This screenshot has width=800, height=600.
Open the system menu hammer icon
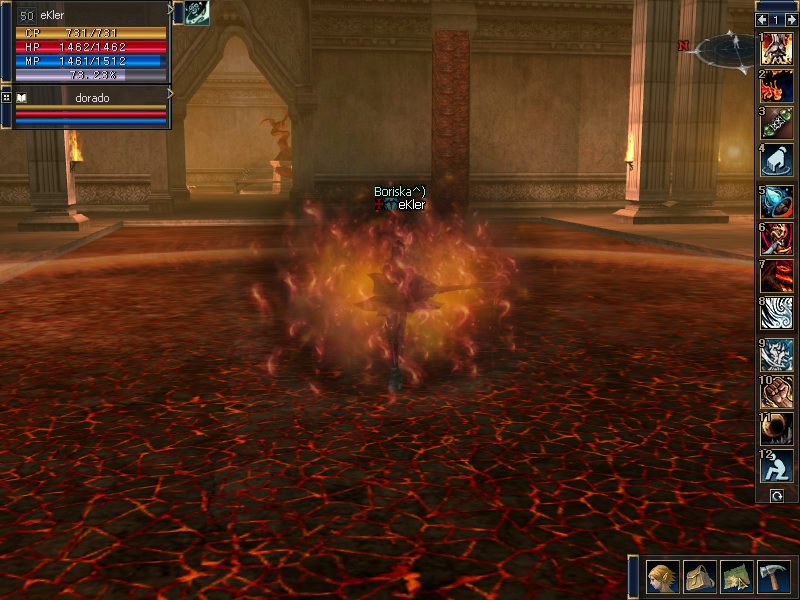773,577
